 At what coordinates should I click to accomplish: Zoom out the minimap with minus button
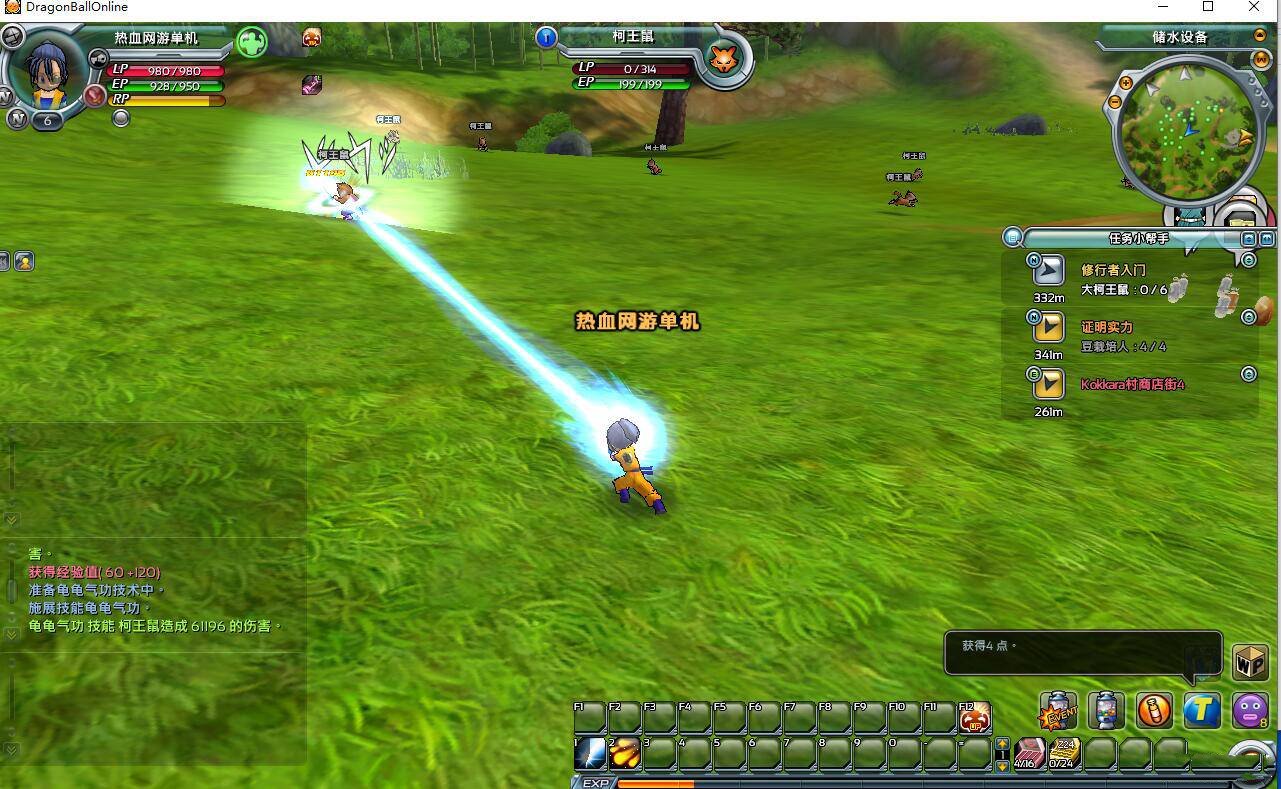[1115, 102]
